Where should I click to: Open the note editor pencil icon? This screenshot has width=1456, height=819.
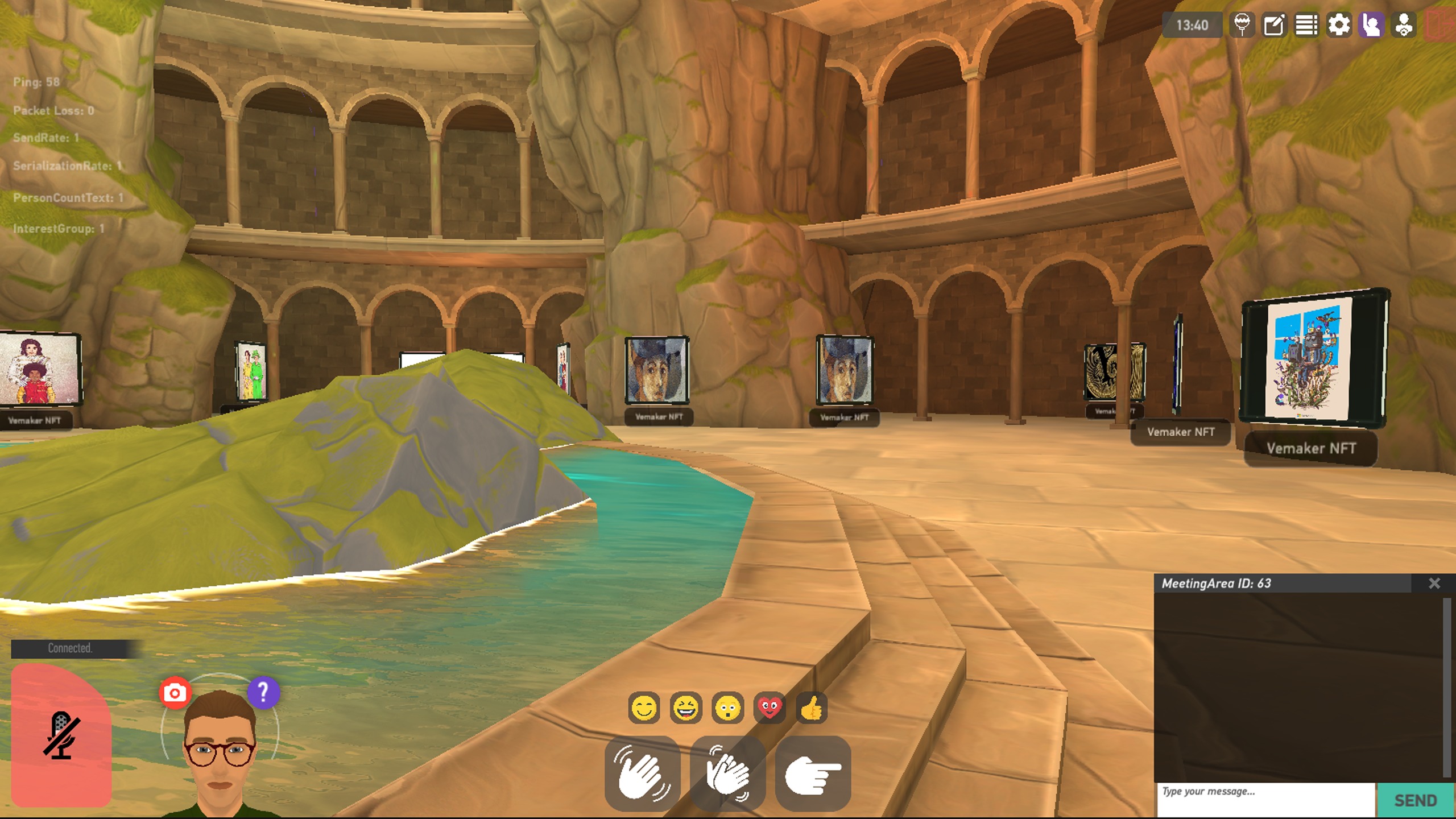coord(1274,26)
